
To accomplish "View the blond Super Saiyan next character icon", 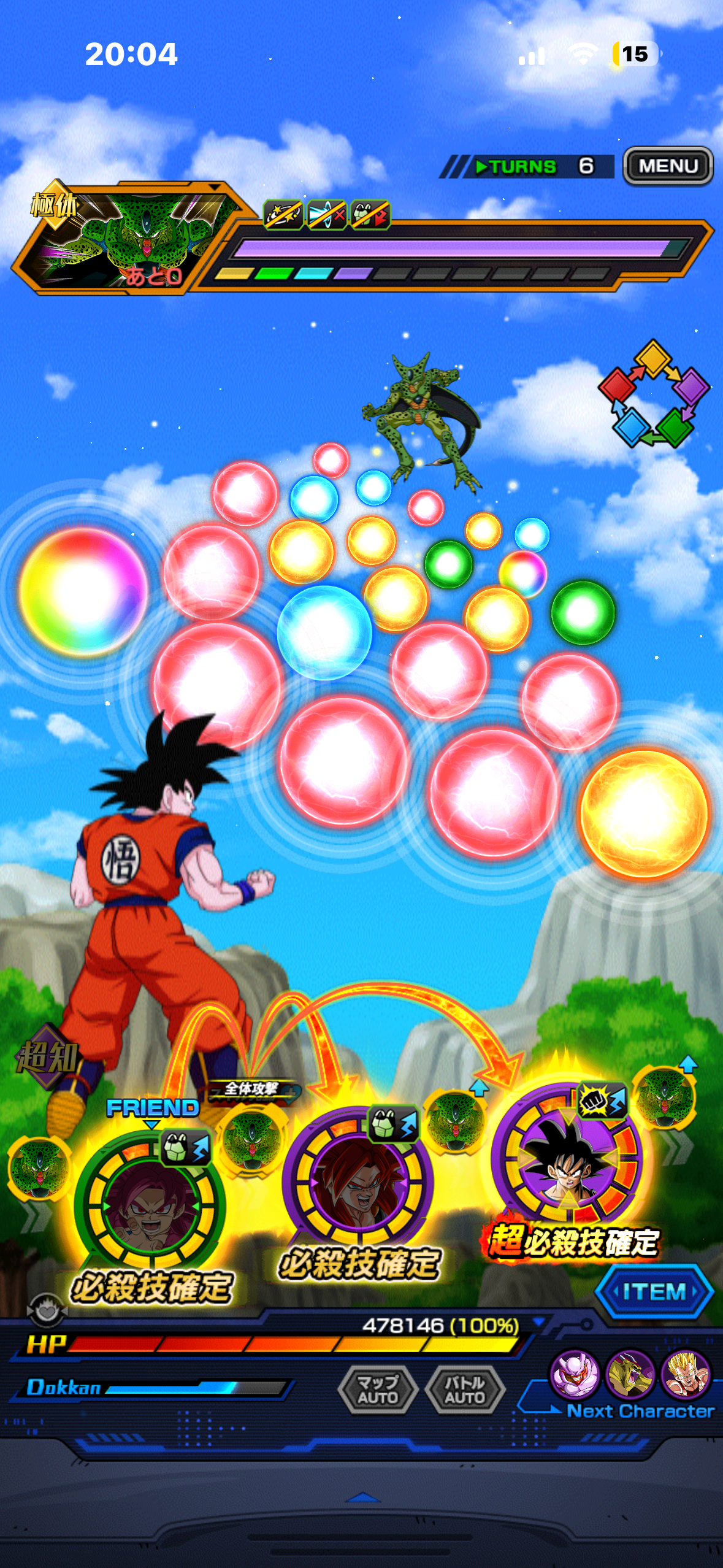I will [686, 1374].
